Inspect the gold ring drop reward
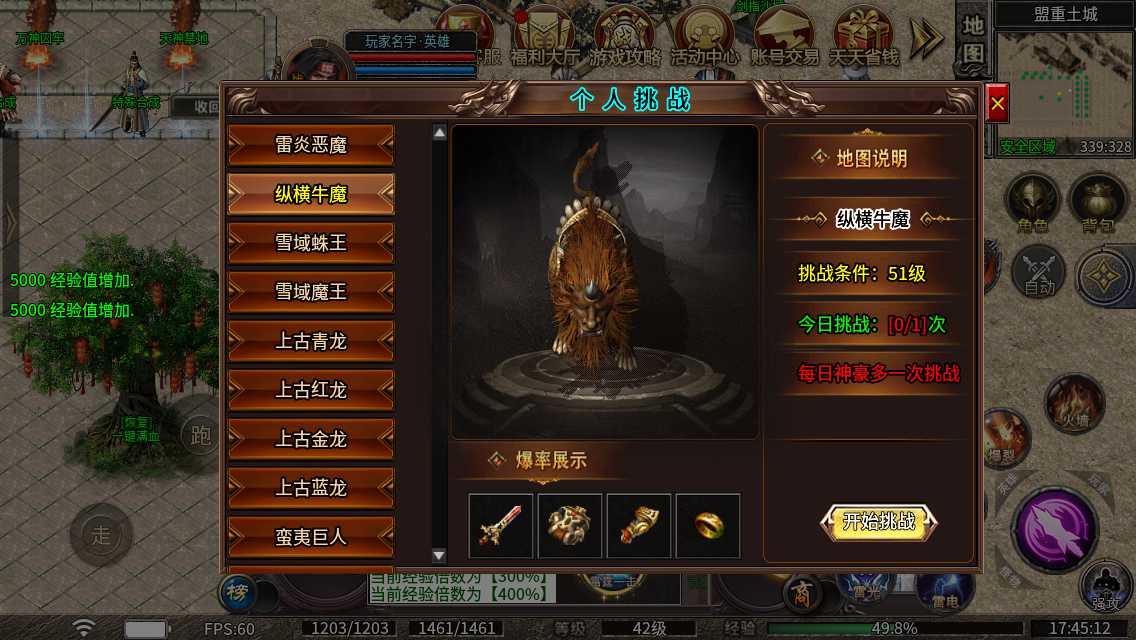This screenshot has height=640, width=1136. [x=708, y=525]
